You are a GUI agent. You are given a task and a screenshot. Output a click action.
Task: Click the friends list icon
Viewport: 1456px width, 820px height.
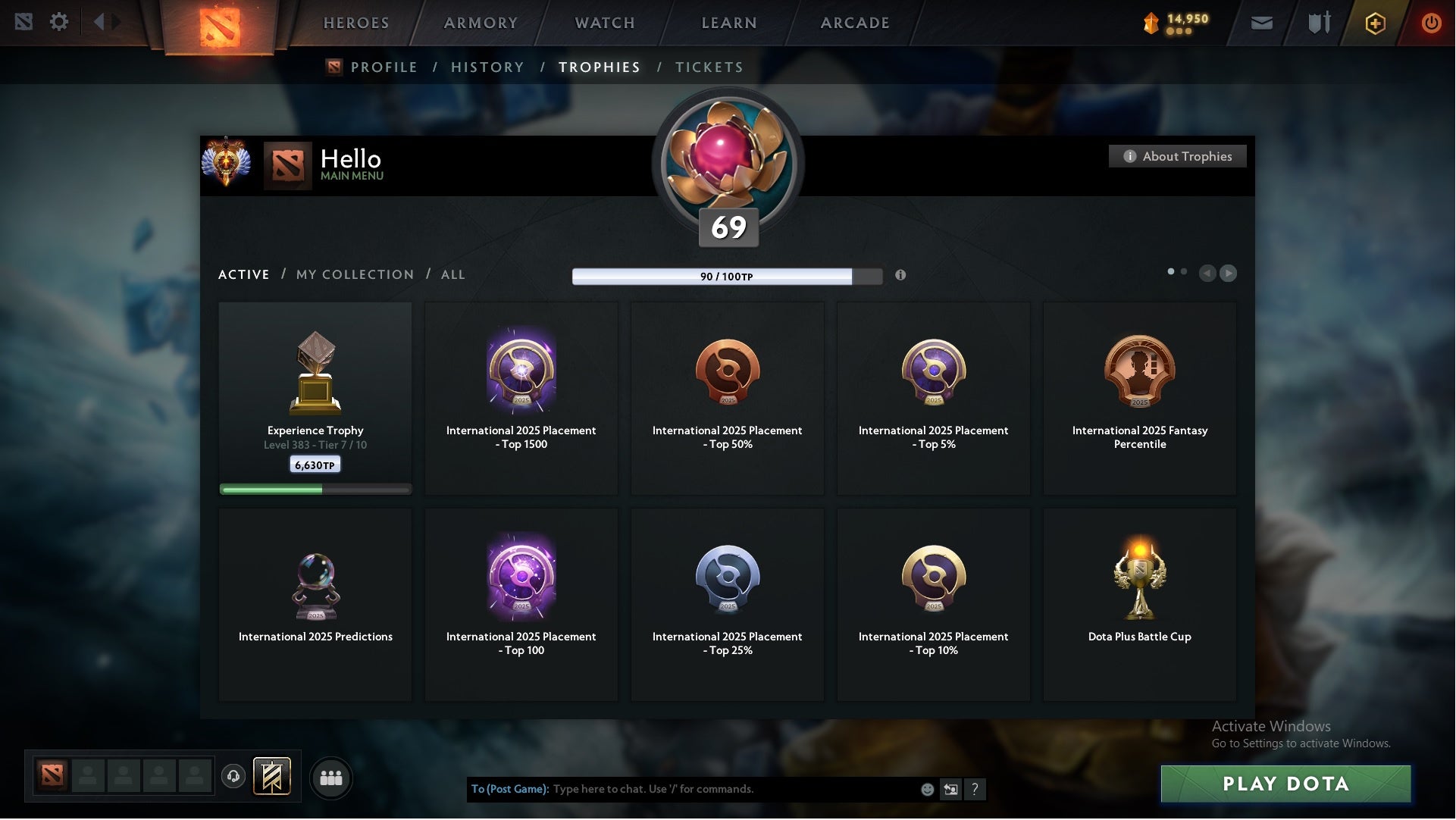(x=331, y=778)
